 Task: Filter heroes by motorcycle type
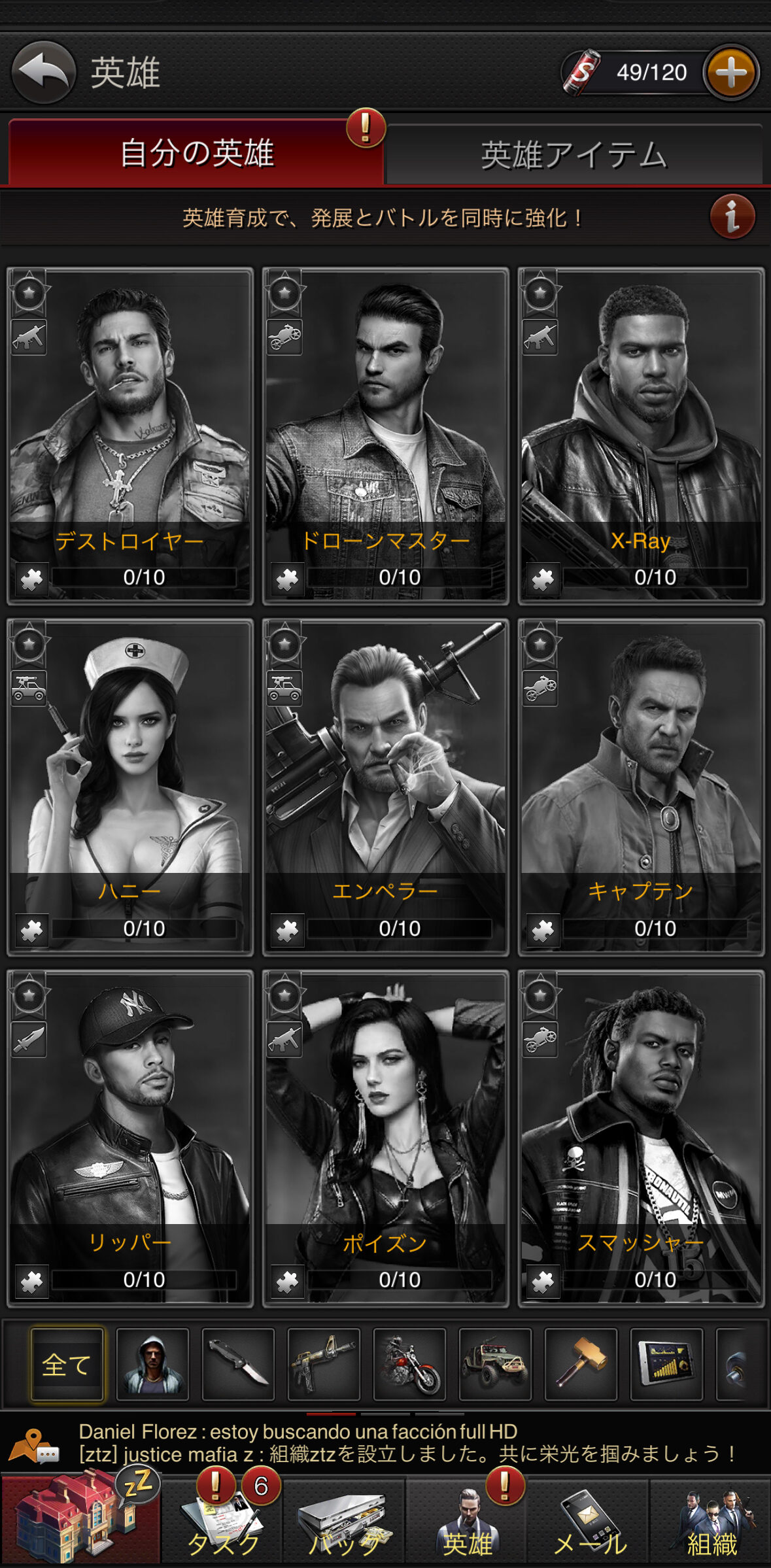(409, 1364)
